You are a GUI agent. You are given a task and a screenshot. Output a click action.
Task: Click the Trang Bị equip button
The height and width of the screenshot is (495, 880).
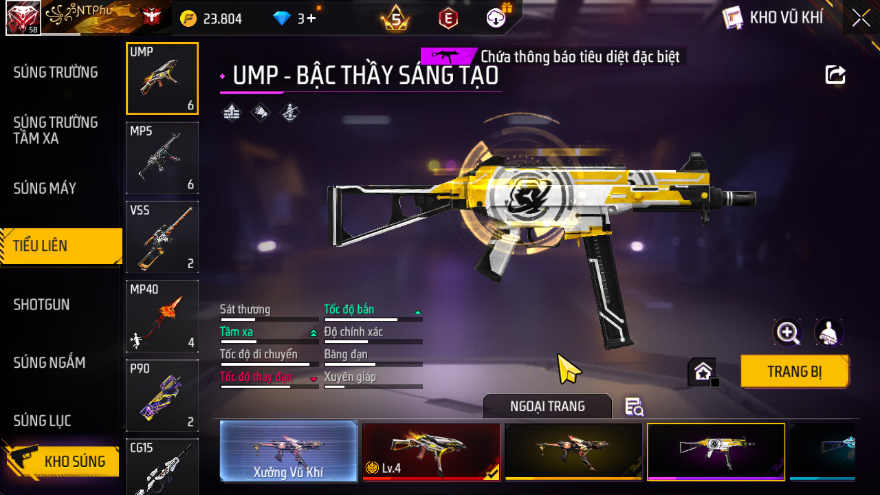point(794,371)
